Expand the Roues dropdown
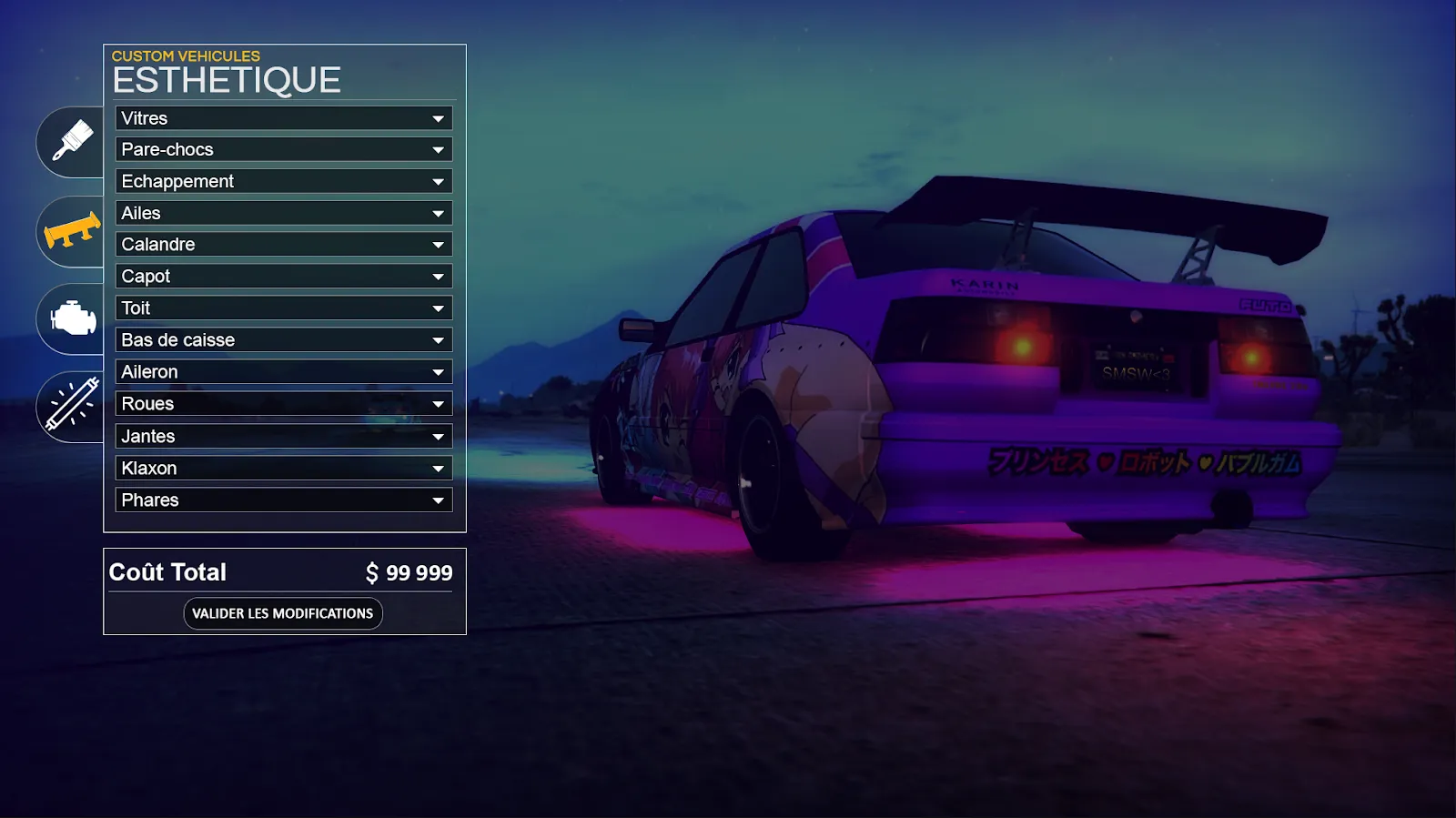 pos(284,404)
